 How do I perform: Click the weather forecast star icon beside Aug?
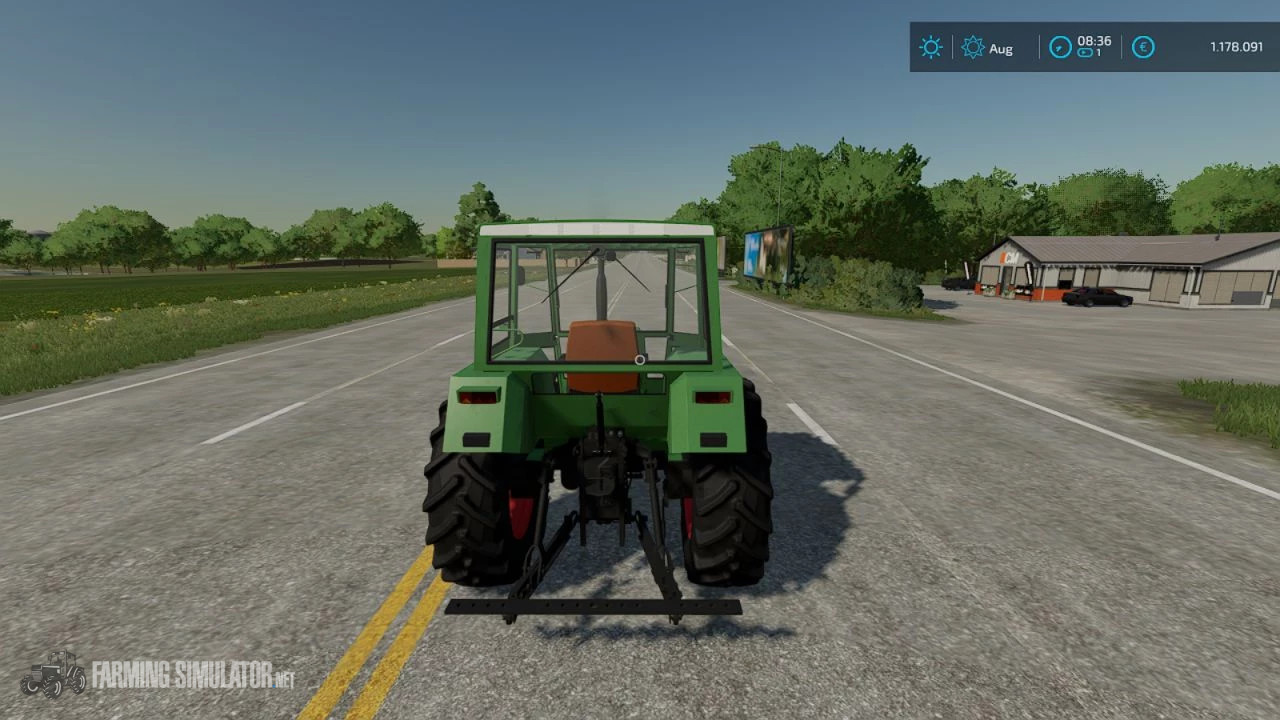coord(971,47)
